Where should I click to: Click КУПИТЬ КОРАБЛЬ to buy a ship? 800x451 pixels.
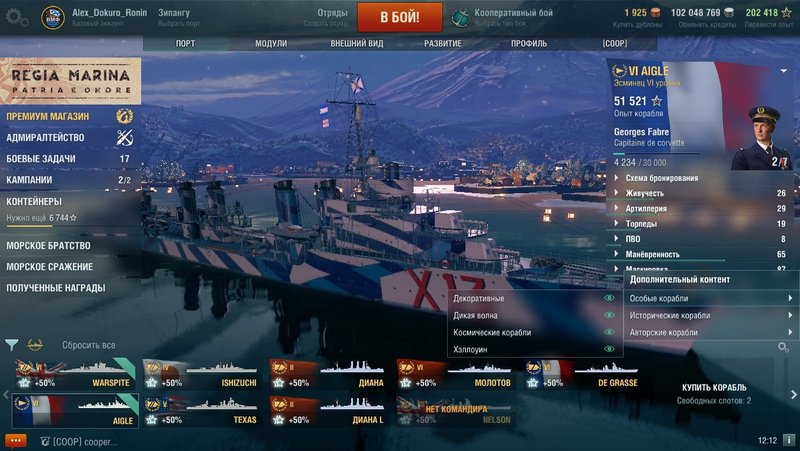[715, 386]
